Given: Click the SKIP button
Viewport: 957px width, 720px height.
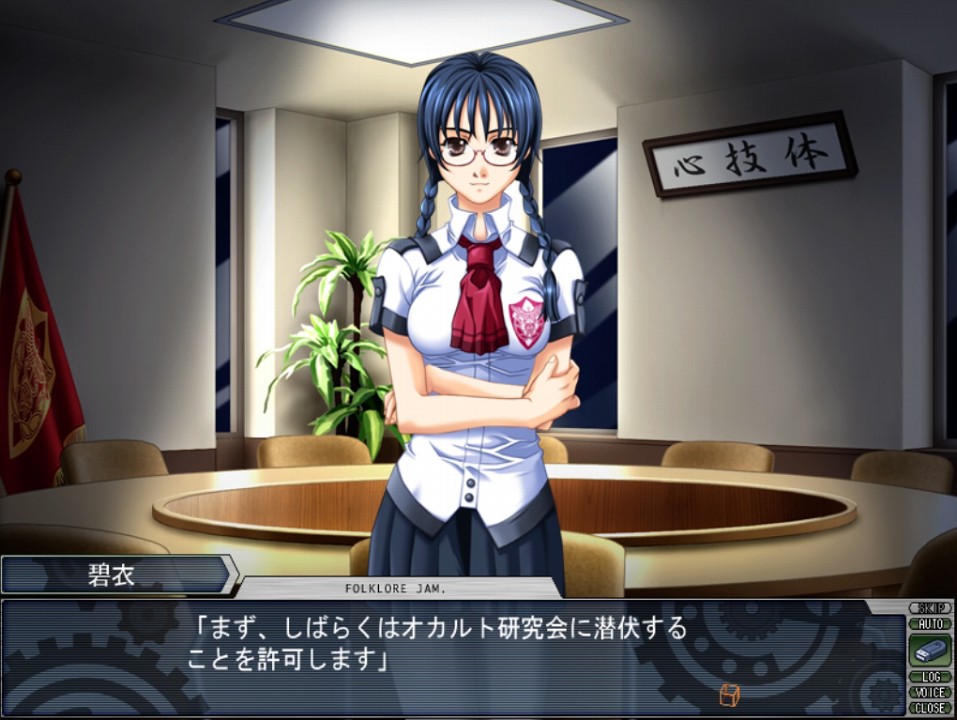Looking at the screenshot, I should (x=929, y=608).
